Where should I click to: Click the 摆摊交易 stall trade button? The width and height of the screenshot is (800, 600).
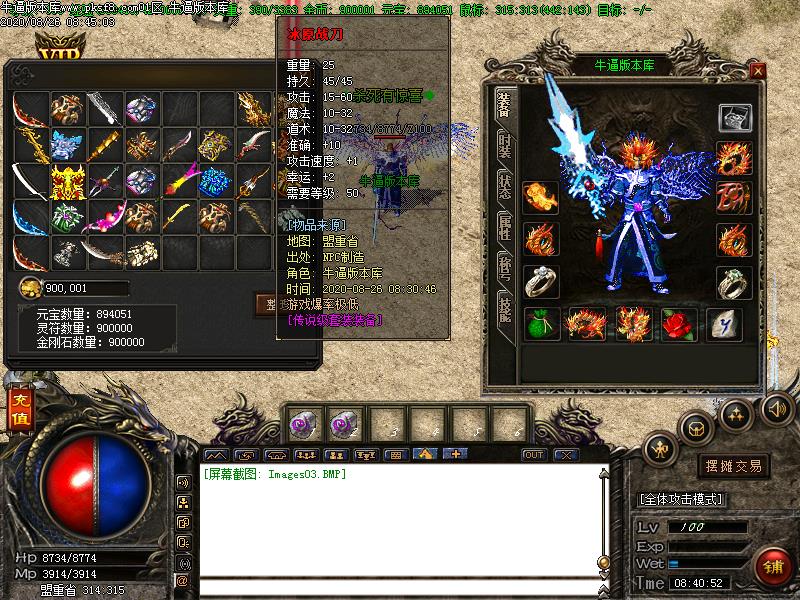point(734,466)
